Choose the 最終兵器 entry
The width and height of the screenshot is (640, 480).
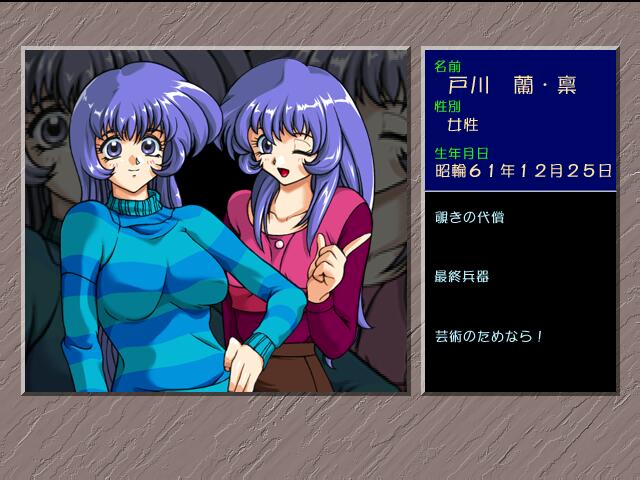[462, 276]
